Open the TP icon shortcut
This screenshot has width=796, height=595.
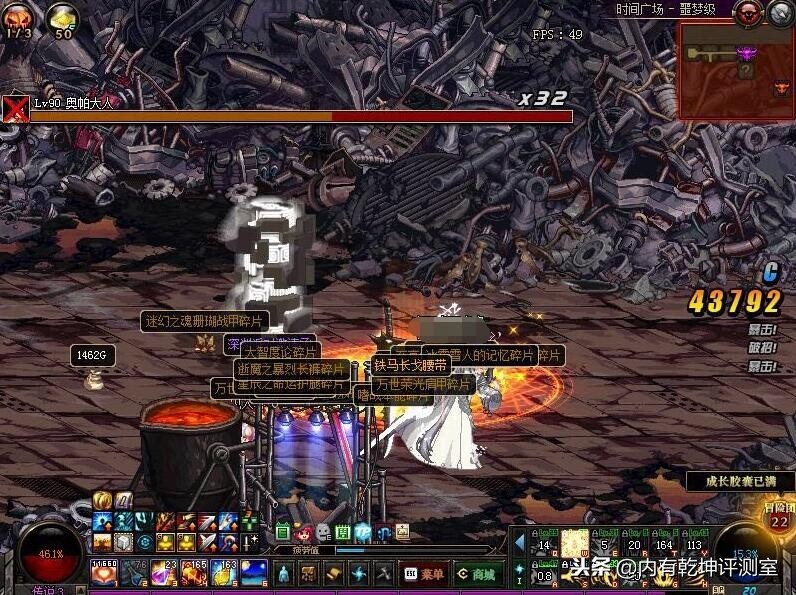click(x=362, y=532)
